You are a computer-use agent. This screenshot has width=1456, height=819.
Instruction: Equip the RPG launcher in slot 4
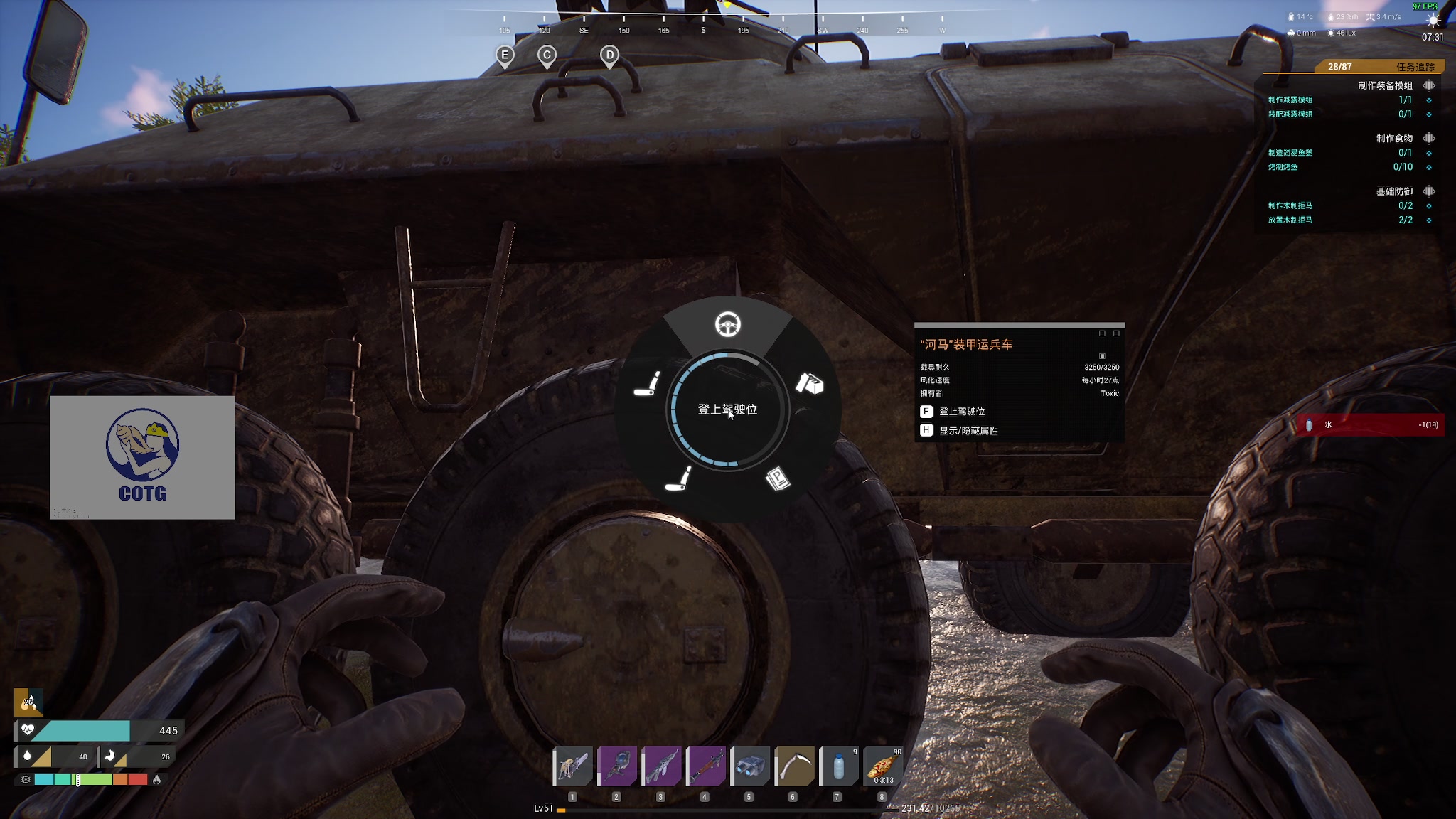(705, 766)
